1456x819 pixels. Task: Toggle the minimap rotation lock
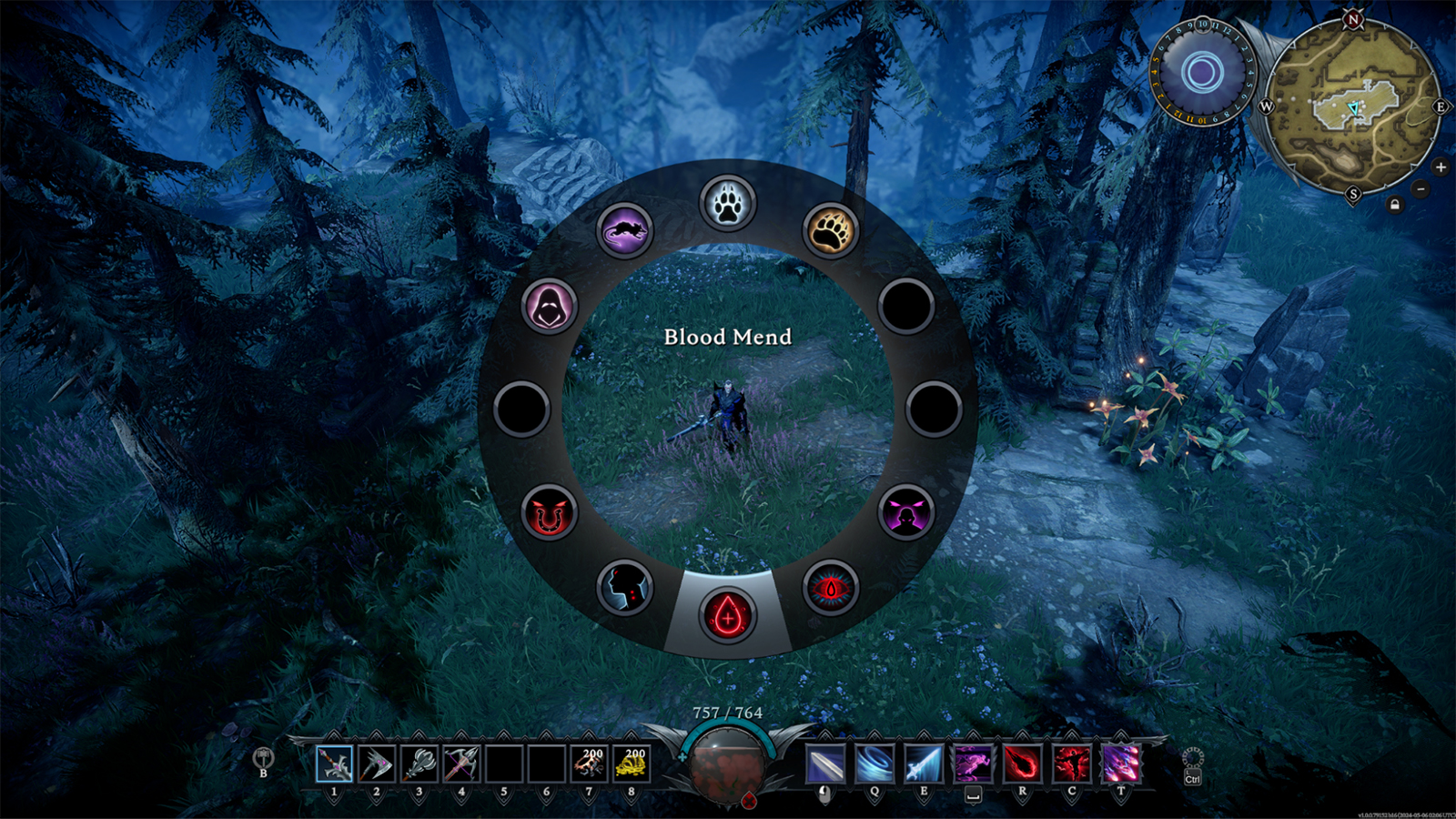click(1395, 205)
